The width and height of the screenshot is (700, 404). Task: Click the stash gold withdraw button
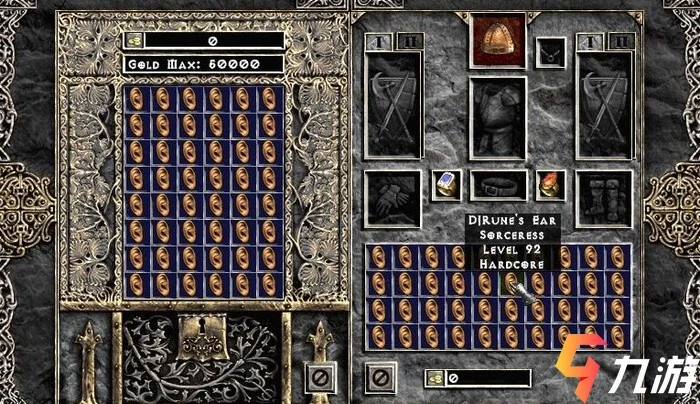(133, 40)
